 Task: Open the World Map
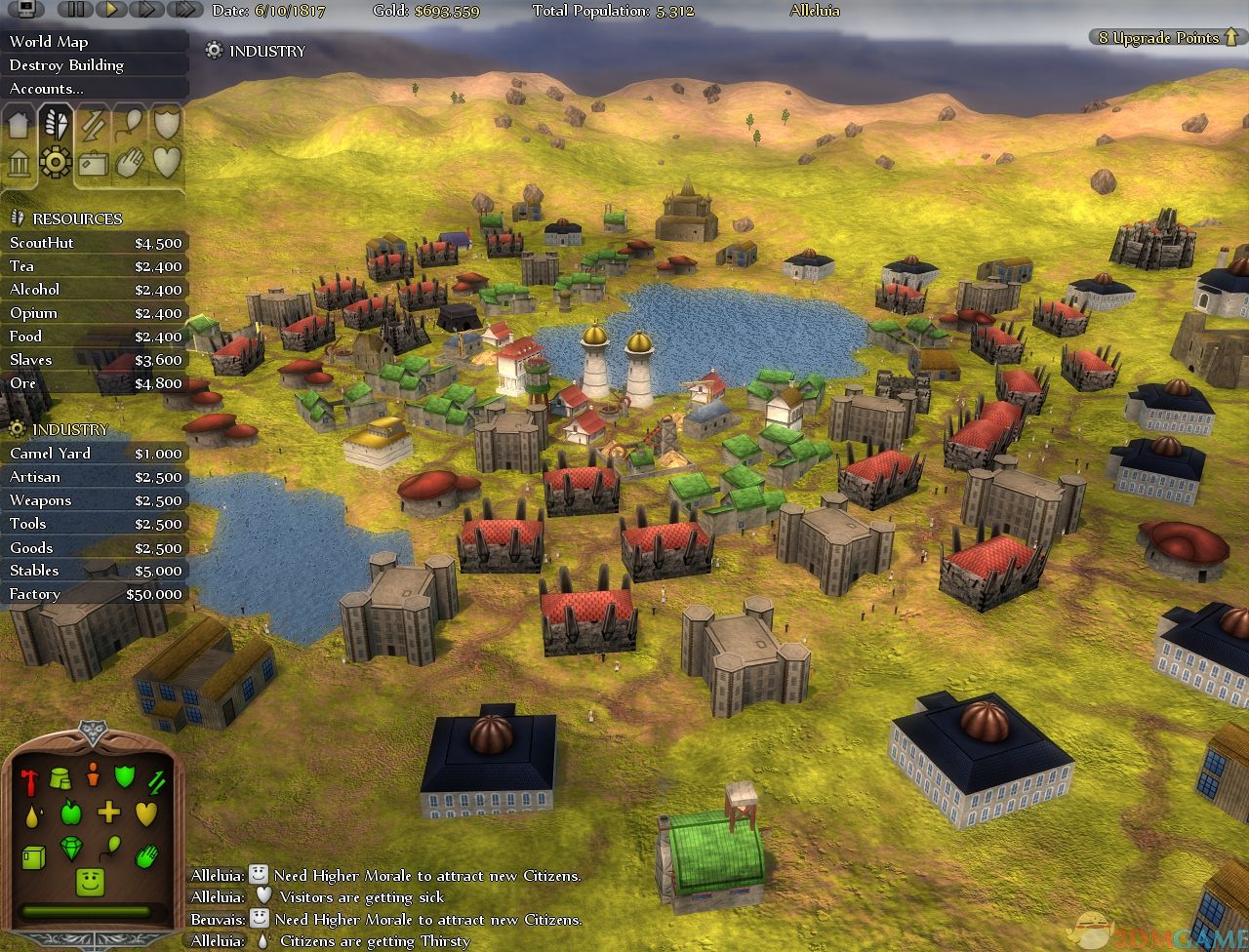click(49, 42)
